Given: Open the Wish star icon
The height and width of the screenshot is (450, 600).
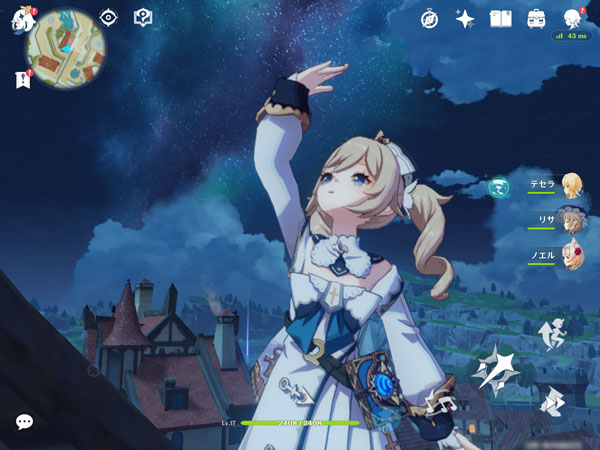Looking at the screenshot, I should pyautogui.click(x=465, y=18).
